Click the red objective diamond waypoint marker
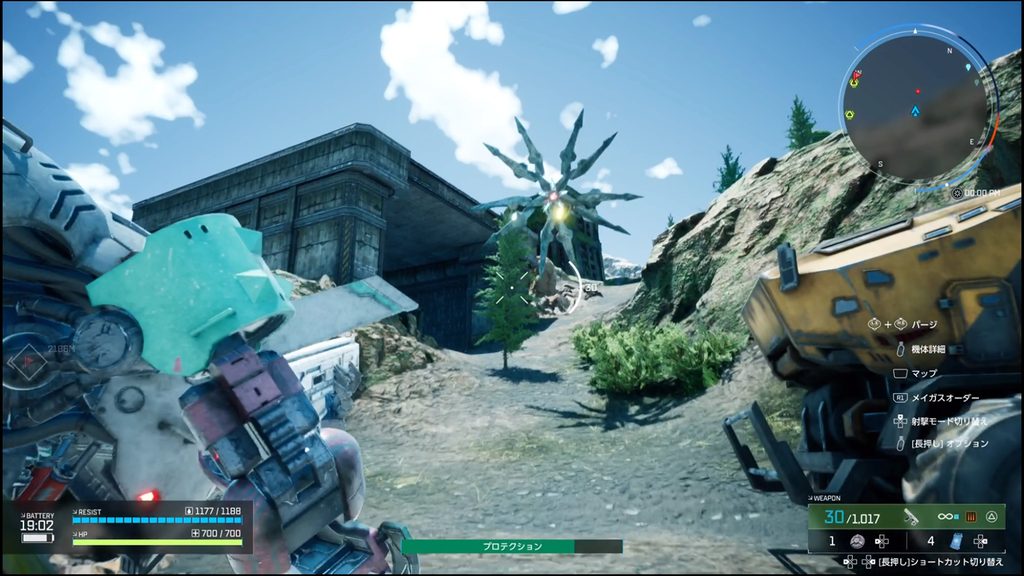 point(29,359)
